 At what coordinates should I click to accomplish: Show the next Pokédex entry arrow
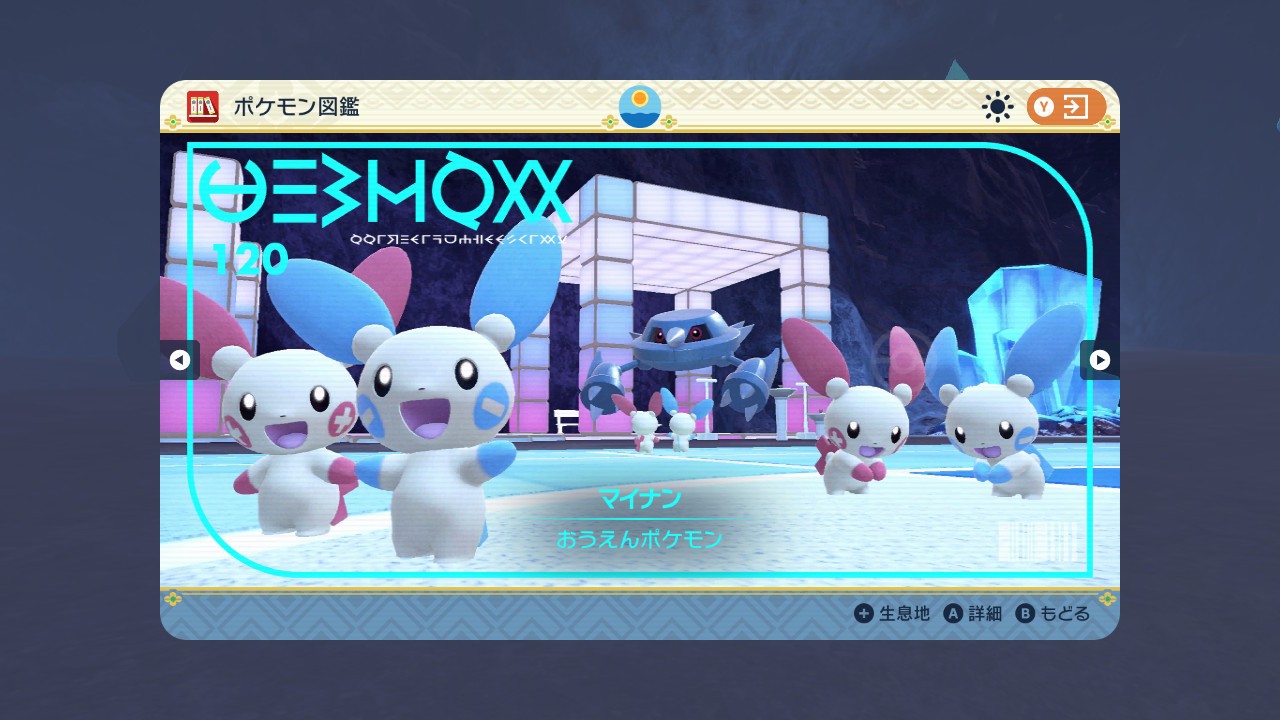1099,360
